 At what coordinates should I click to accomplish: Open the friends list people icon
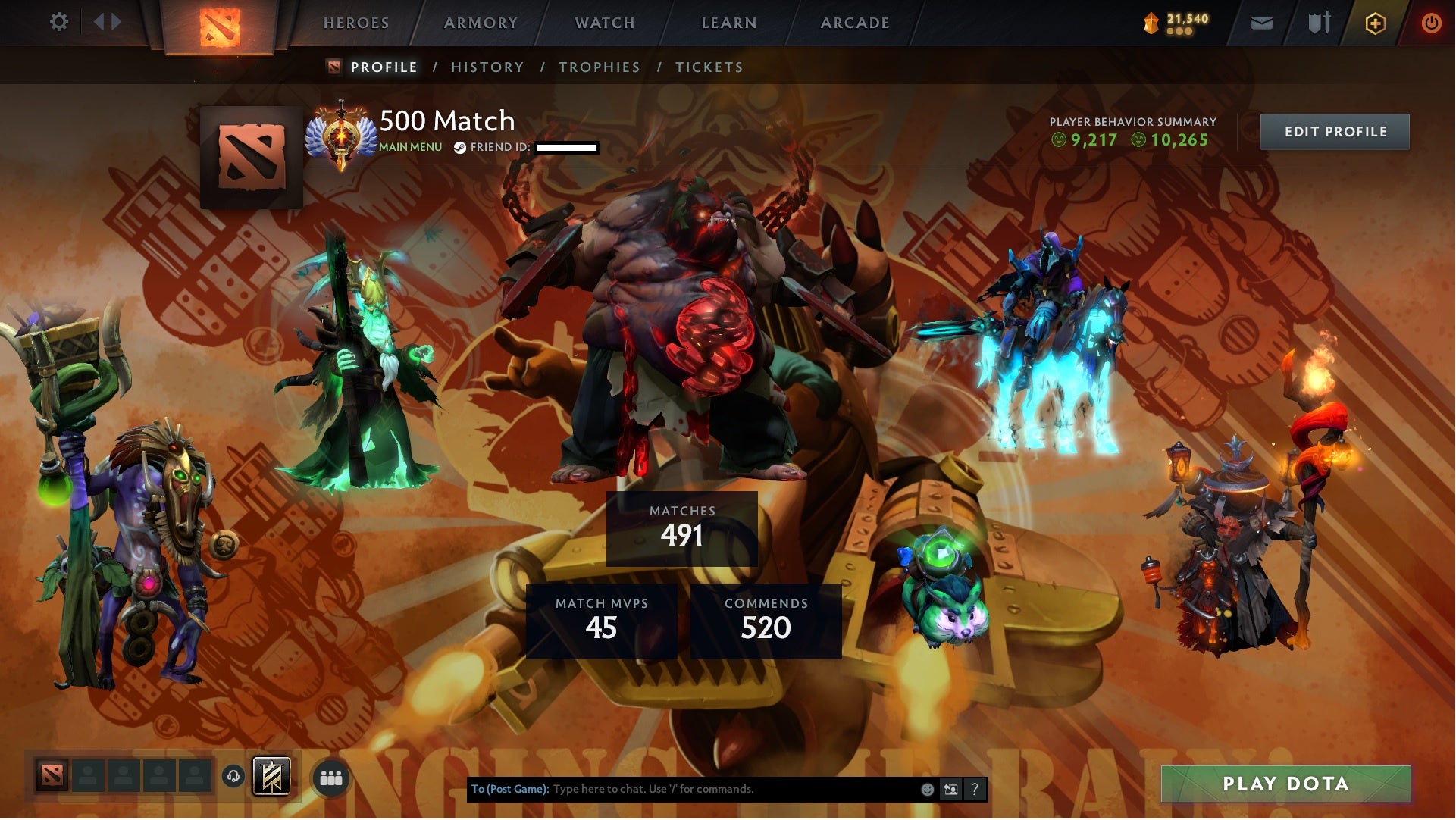point(331,777)
